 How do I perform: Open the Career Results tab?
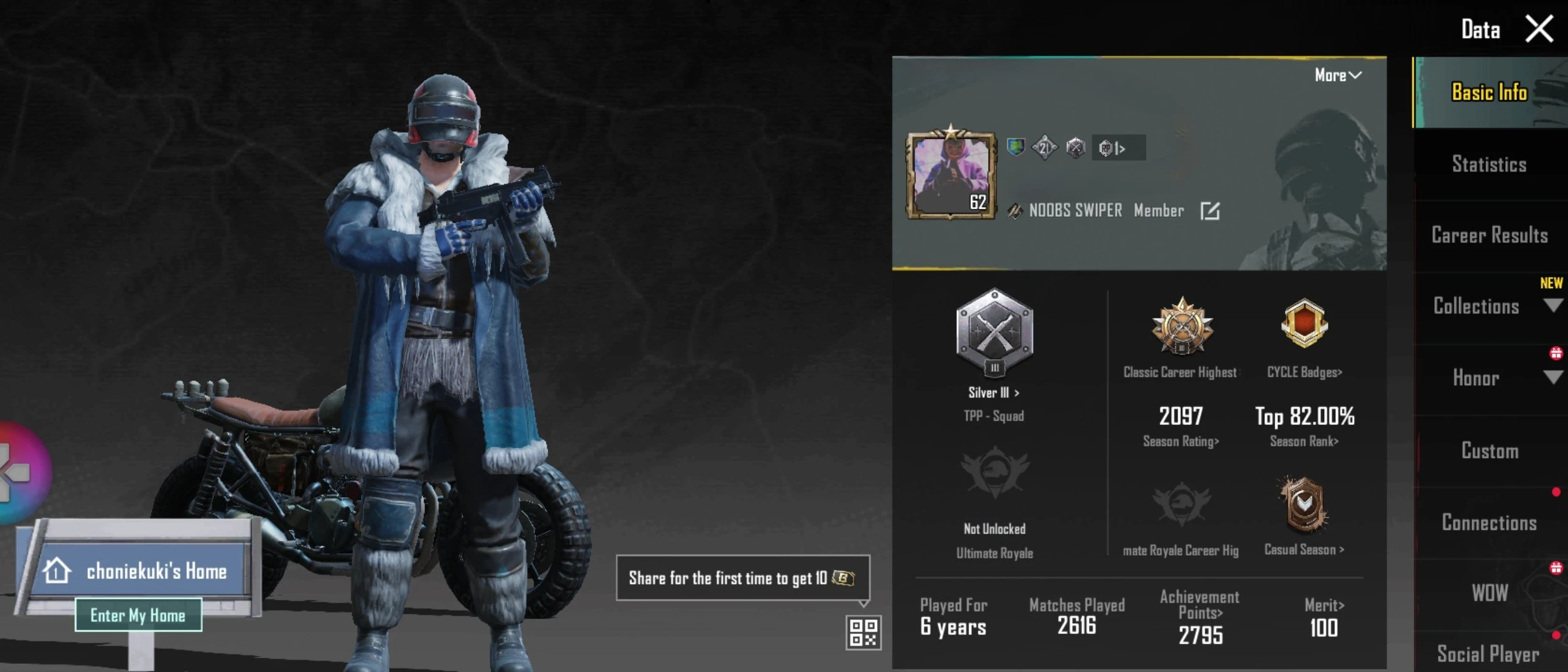point(1490,236)
